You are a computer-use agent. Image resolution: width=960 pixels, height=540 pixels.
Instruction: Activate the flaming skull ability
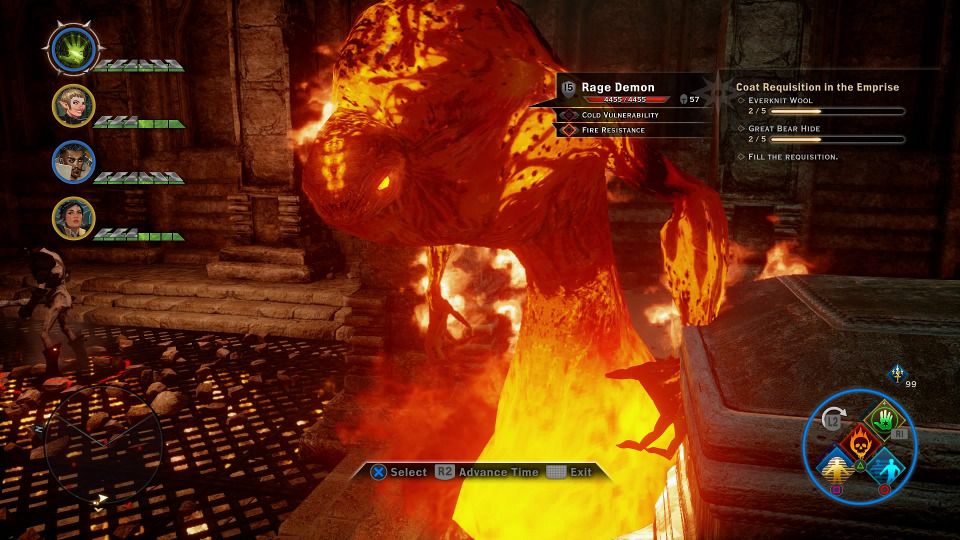(859, 440)
